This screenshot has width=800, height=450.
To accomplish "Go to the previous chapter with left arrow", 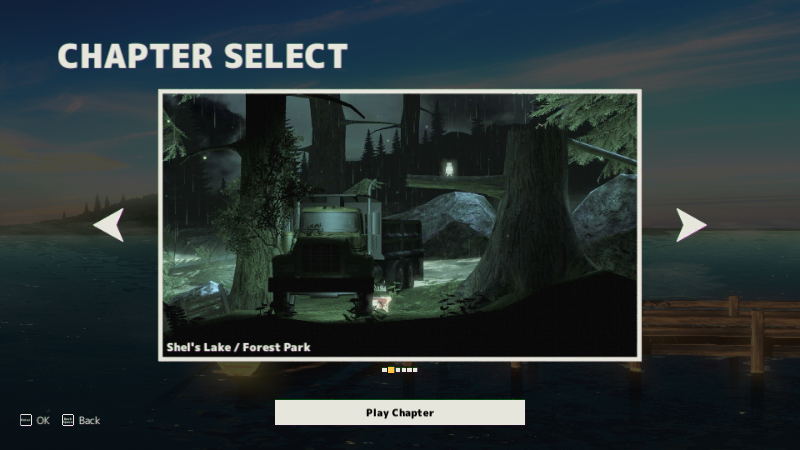I will [x=109, y=225].
